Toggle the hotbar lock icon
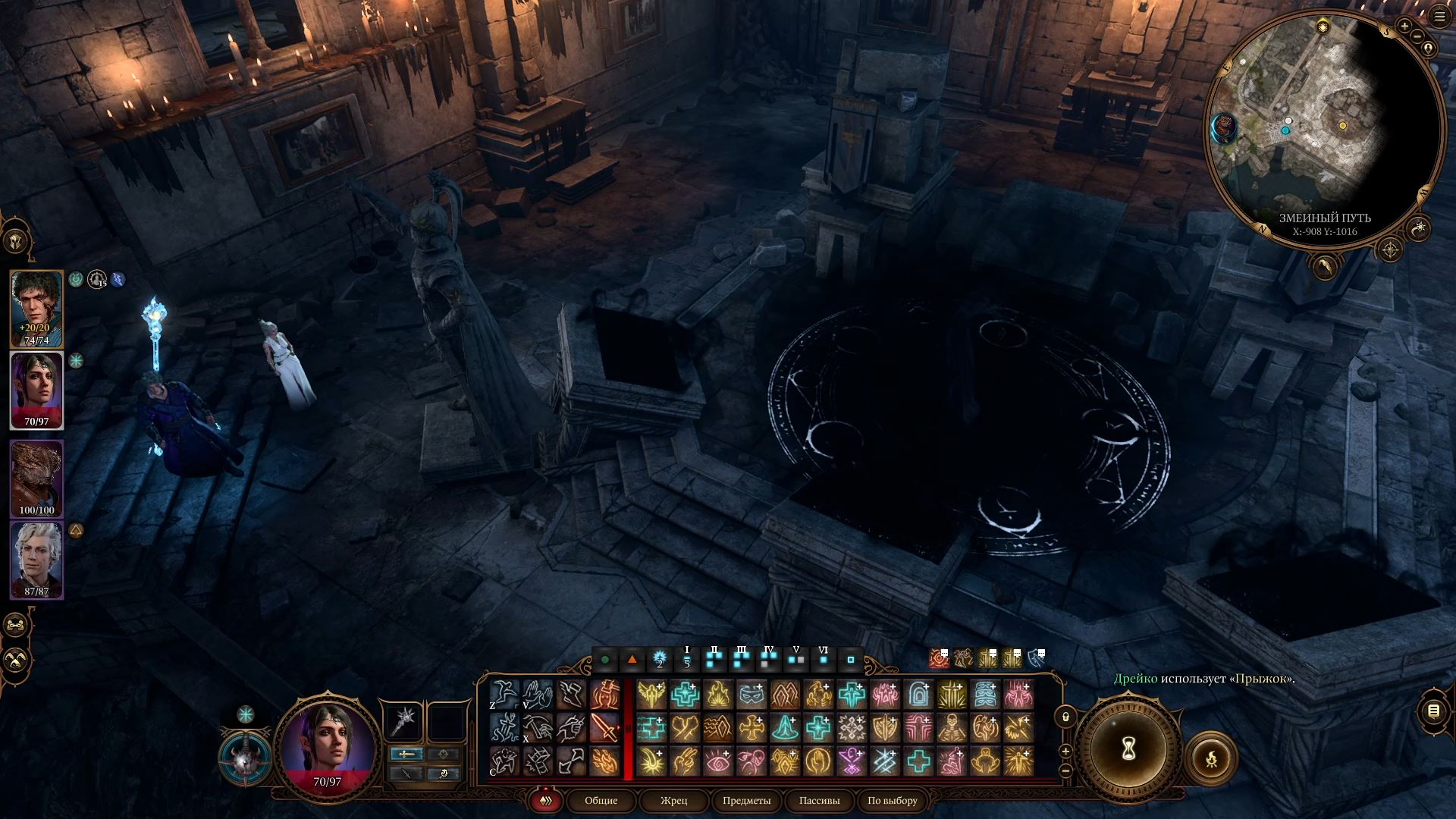Image resolution: width=1456 pixels, height=819 pixels. [x=1065, y=716]
